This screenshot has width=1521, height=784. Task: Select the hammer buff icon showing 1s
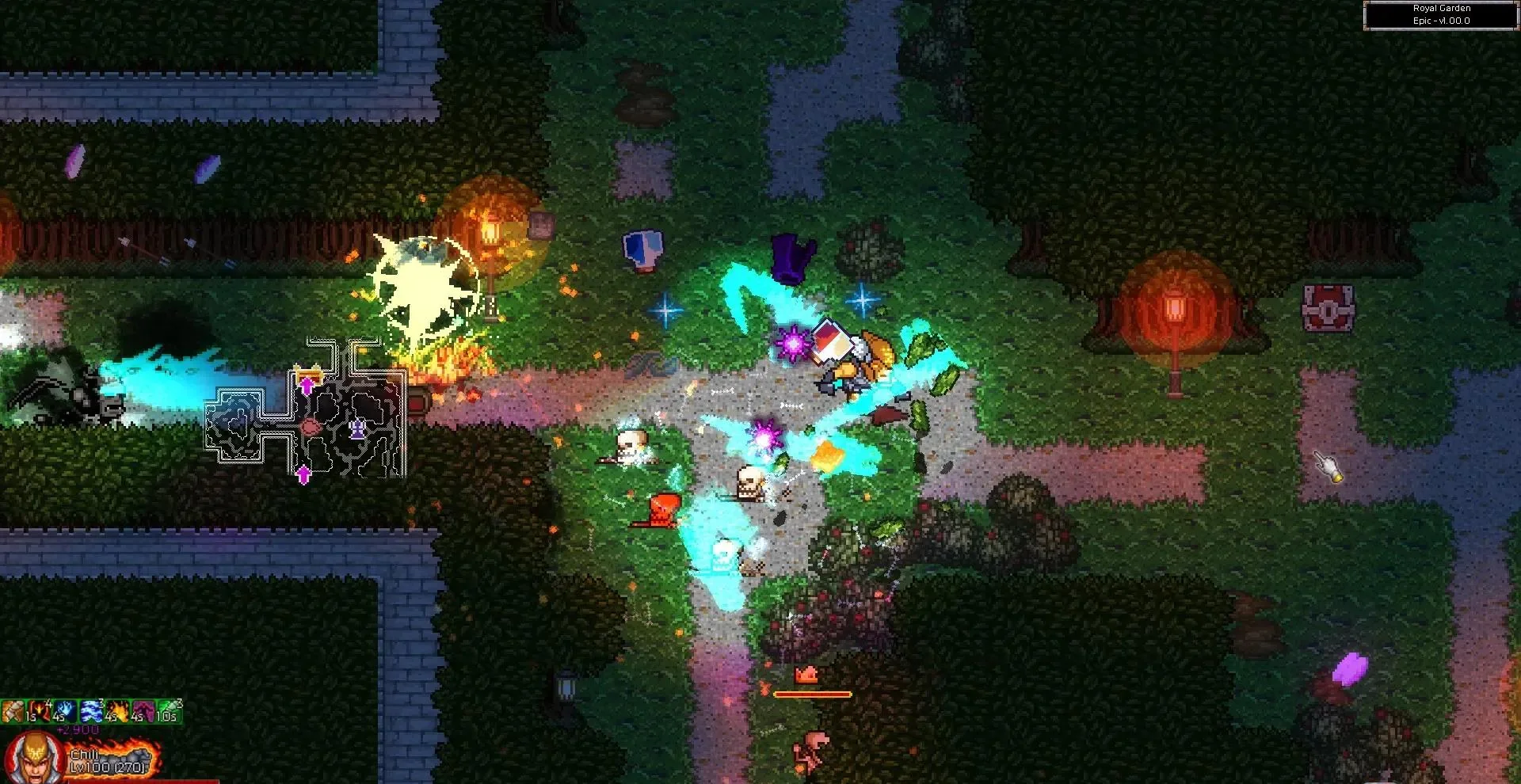point(11,711)
